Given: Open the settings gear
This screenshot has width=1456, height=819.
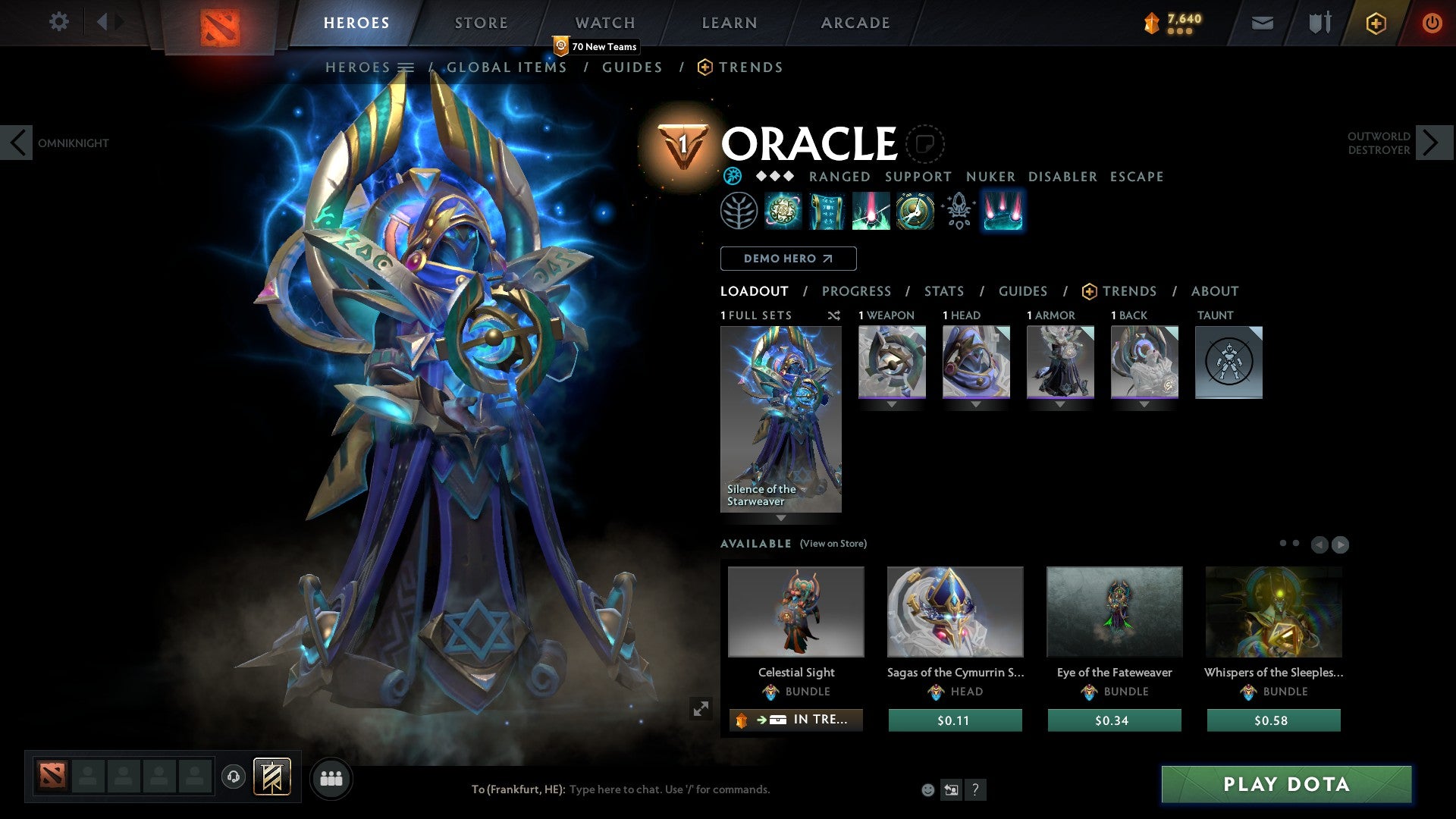Looking at the screenshot, I should point(58,22).
